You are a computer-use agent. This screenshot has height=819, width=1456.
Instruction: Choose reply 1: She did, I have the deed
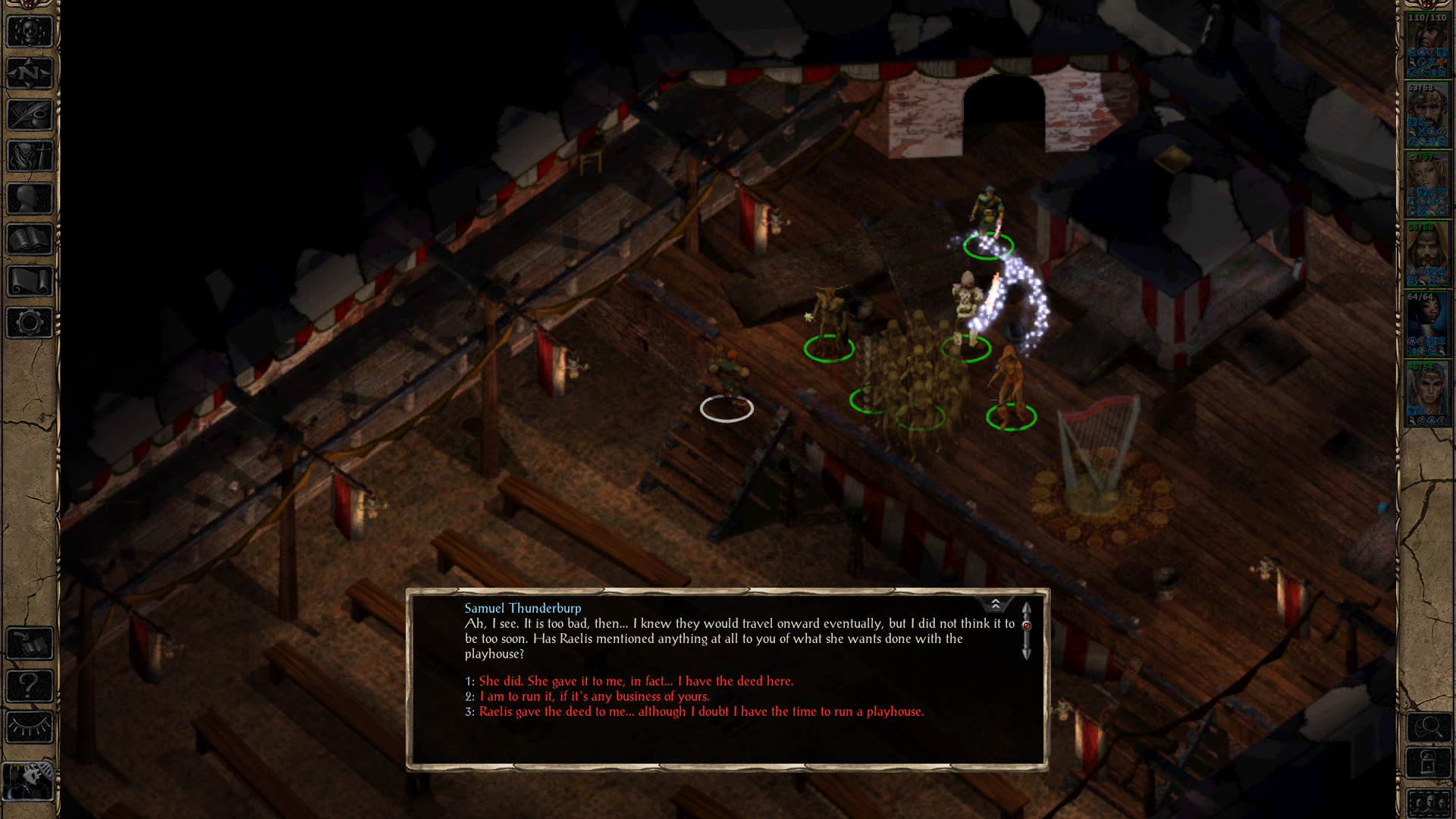(635, 681)
